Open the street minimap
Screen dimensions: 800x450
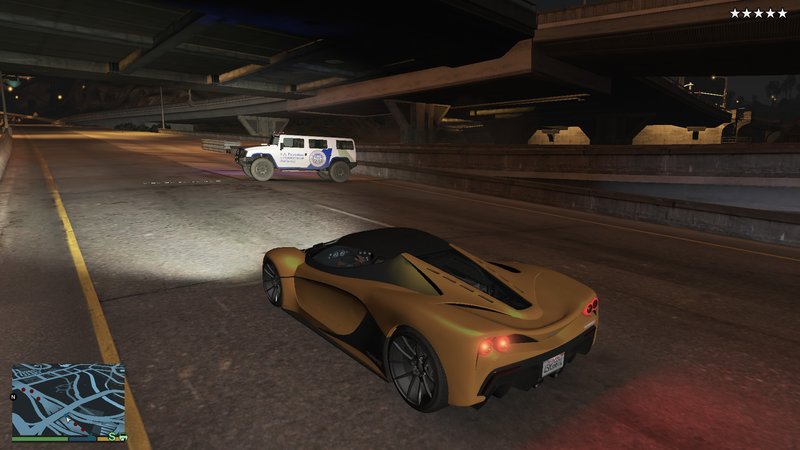[68, 399]
